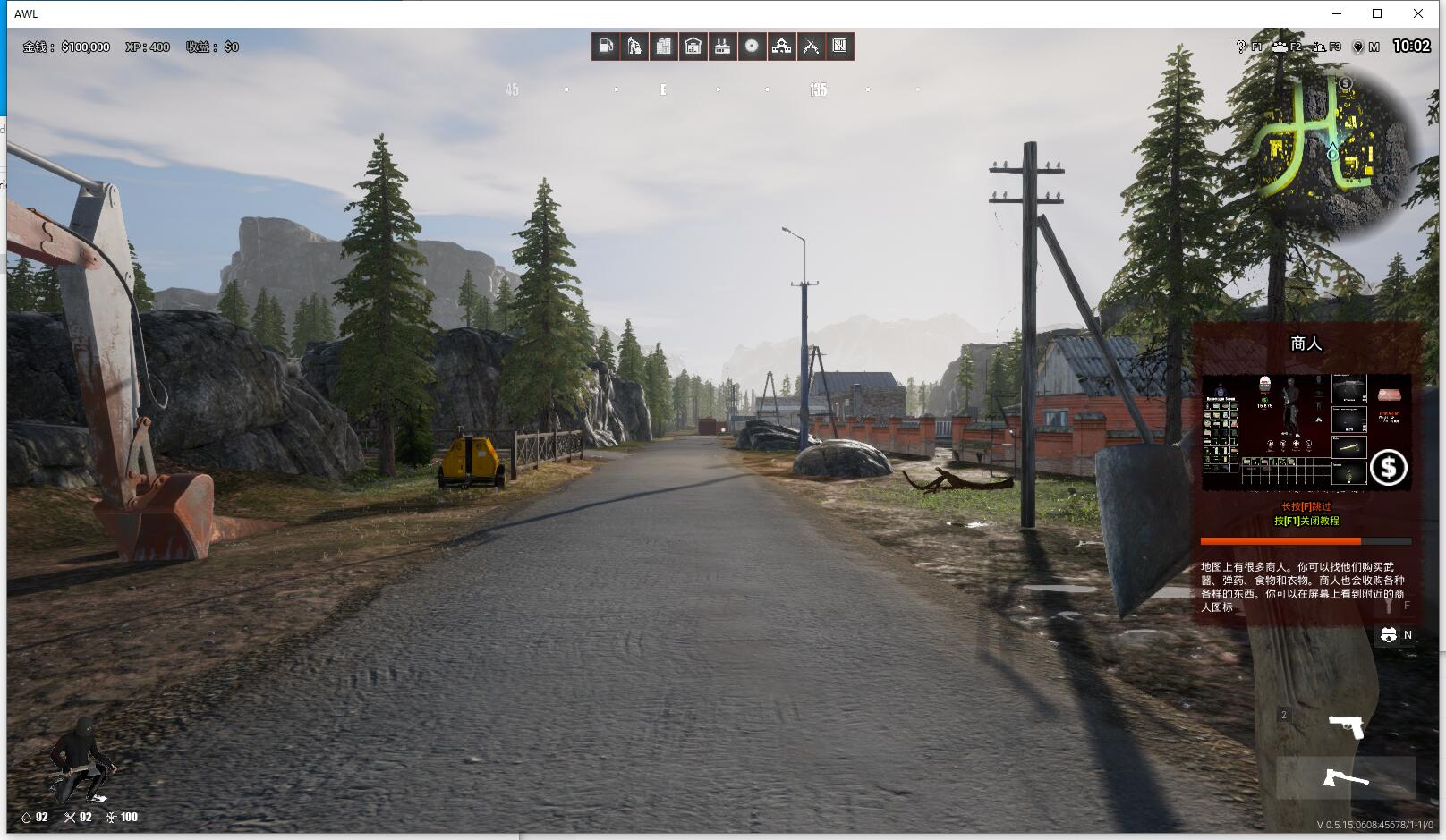Image resolution: width=1446 pixels, height=840 pixels.
Task: Select the warehouse icon in top bar
Action: pyautogui.click(x=693, y=47)
